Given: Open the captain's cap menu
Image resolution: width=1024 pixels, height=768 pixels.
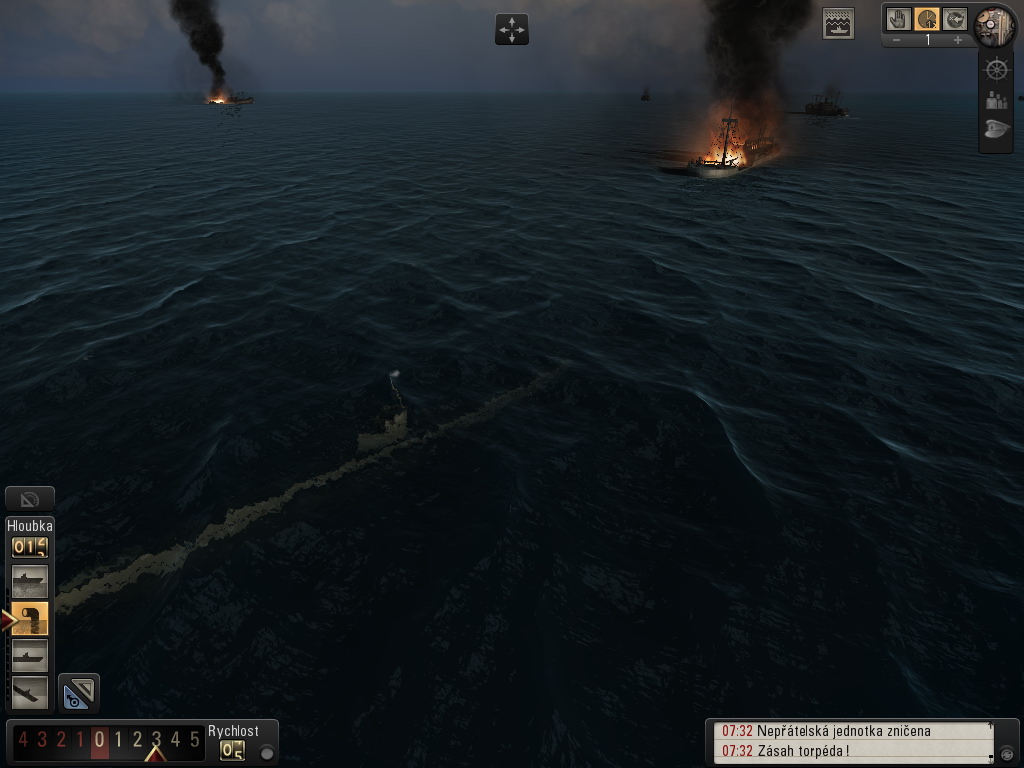Looking at the screenshot, I should pyautogui.click(x=996, y=130).
